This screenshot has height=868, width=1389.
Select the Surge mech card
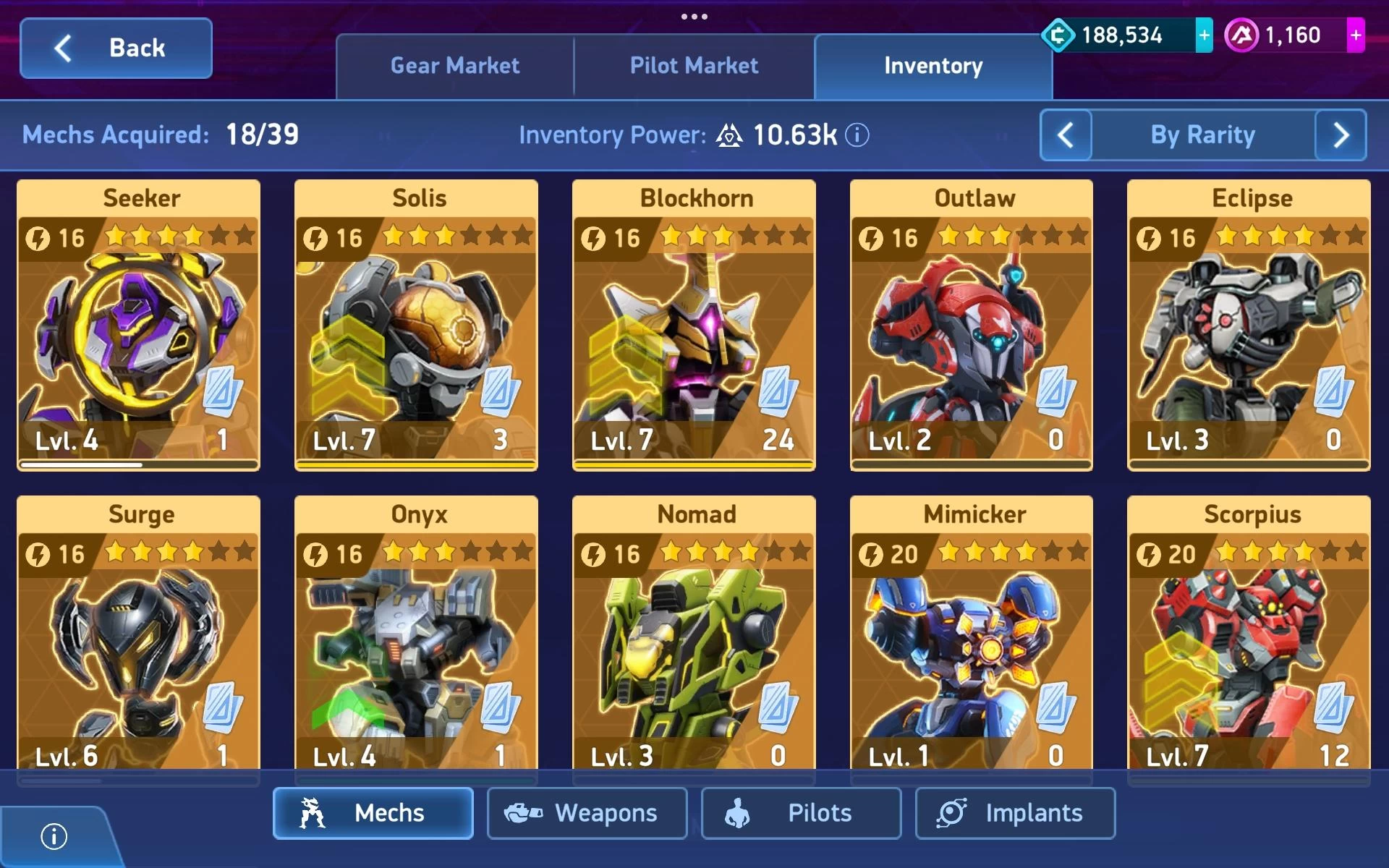pyautogui.click(x=139, y=637)
